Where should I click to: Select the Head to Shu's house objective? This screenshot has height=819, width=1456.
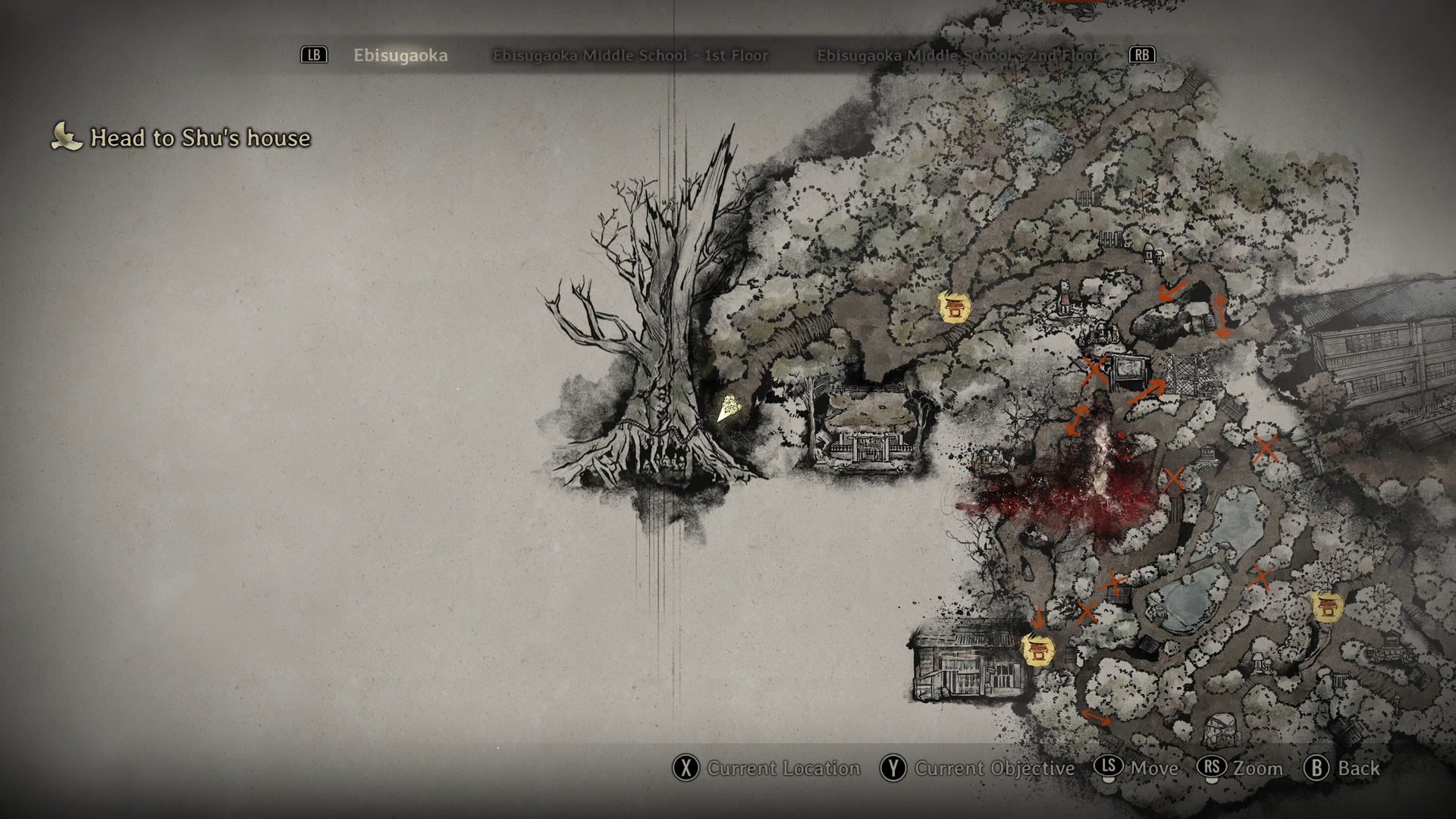pos(200,138)
